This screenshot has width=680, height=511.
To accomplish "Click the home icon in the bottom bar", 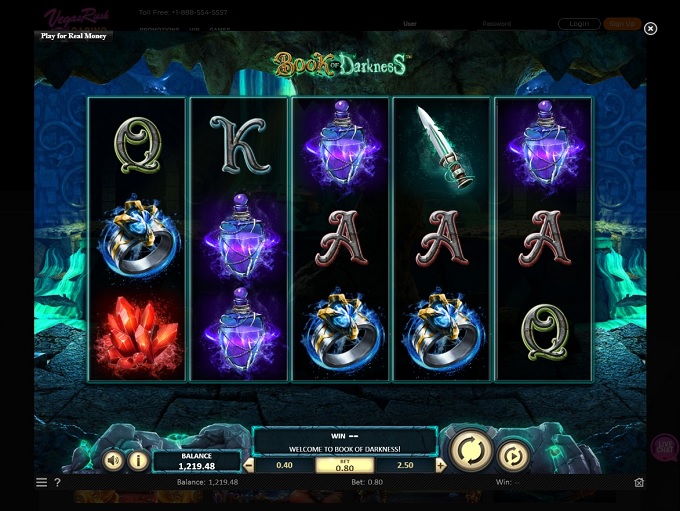I will tap(639, 482).
